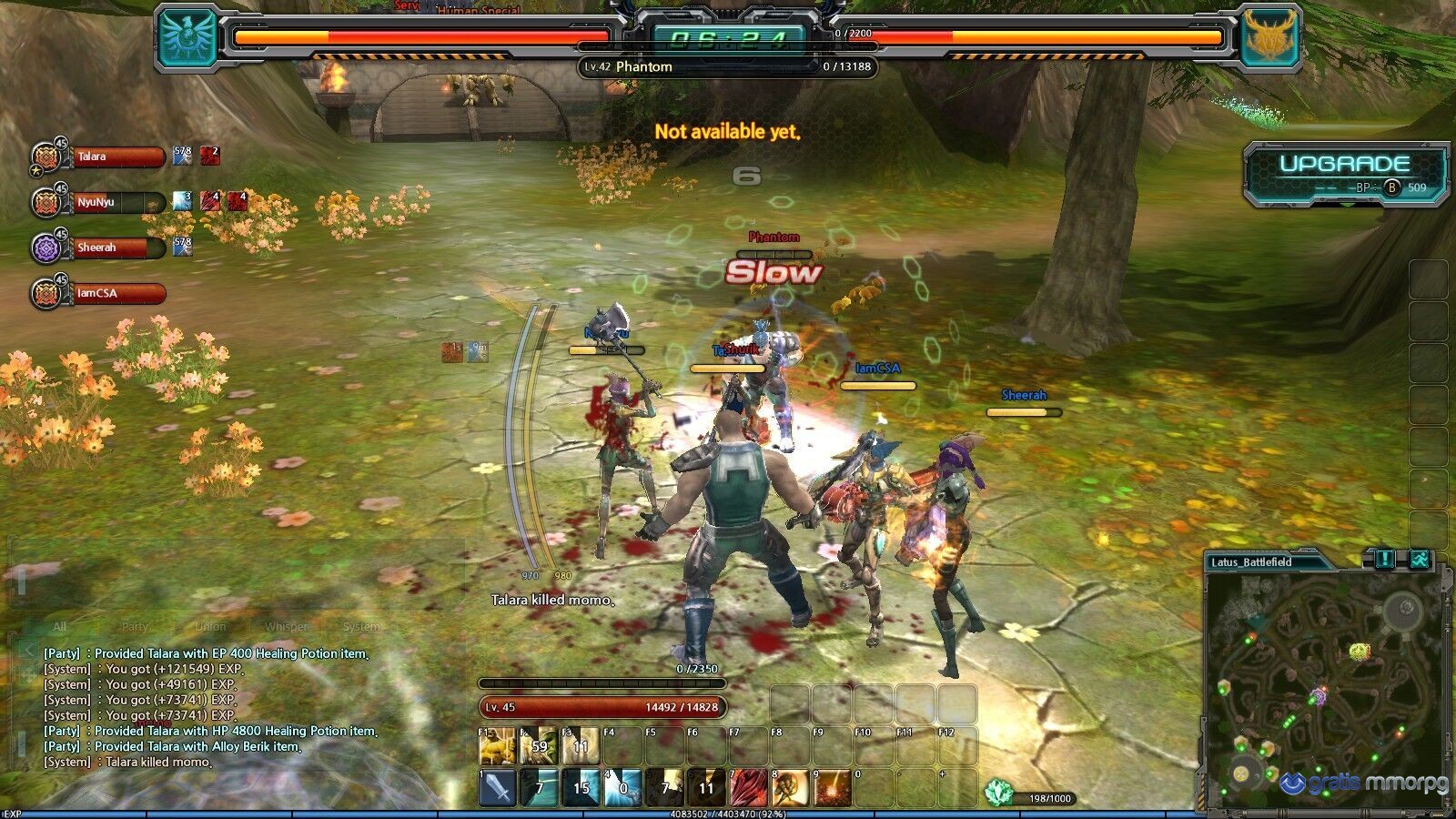The height and width of the screenshot is (819, 1456).
Task: Activate the red crystal skill in slot 7
Action: [x=748, y=787]
